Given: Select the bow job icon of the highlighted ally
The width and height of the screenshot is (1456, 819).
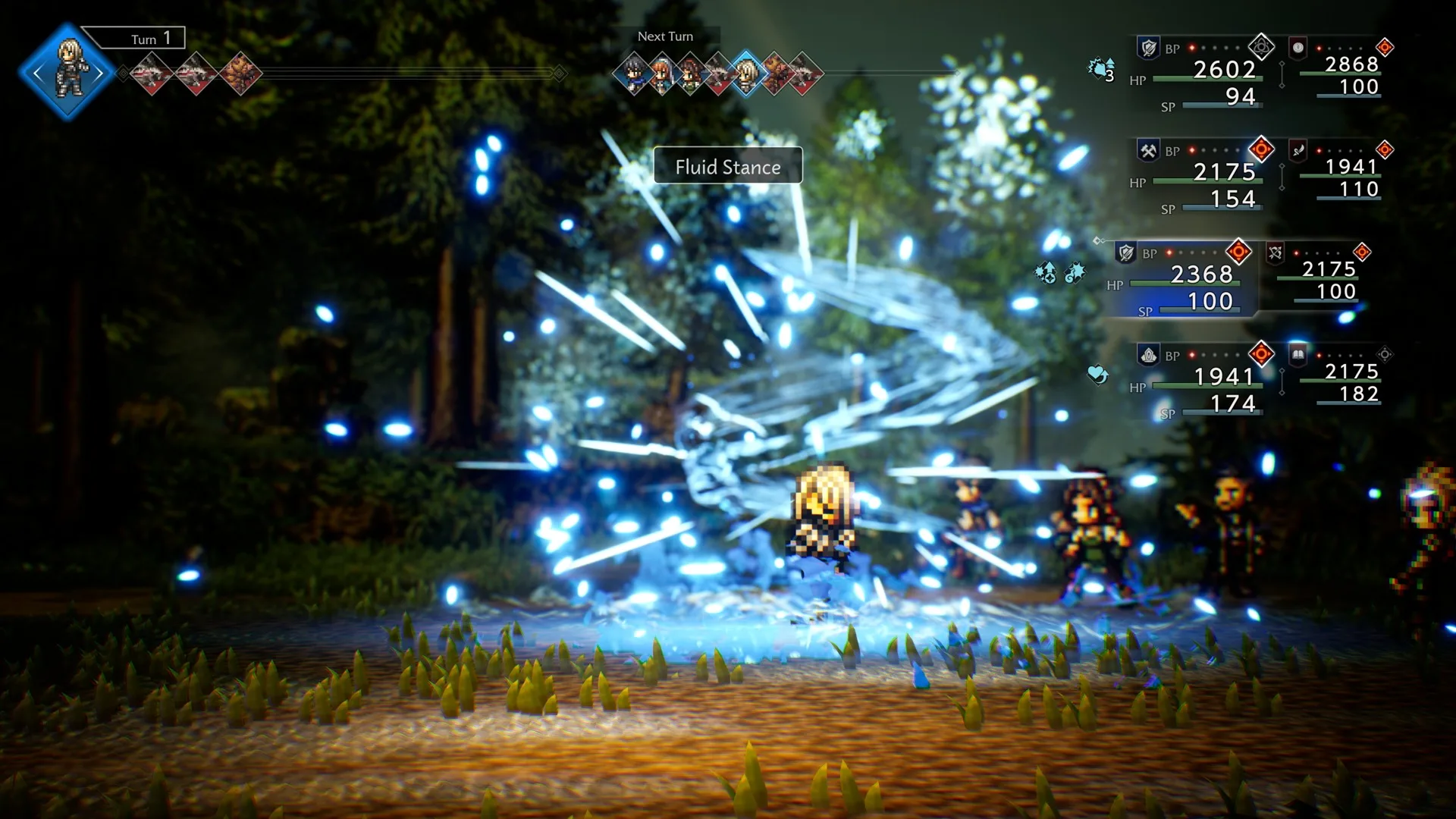Looking at the screenshot, I should (1276, 253).
